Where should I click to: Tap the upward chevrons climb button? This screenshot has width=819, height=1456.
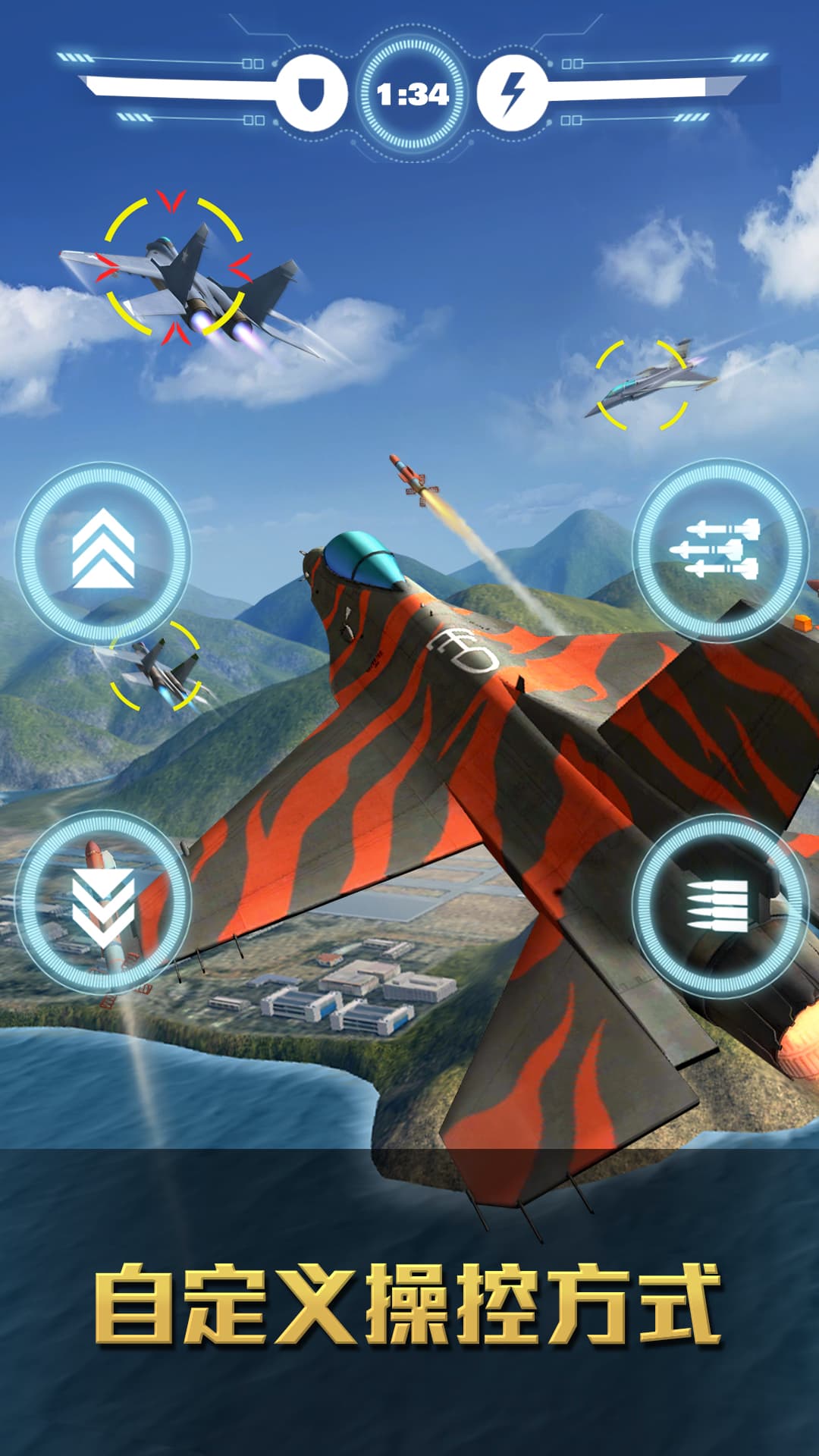tap(102, 553)
